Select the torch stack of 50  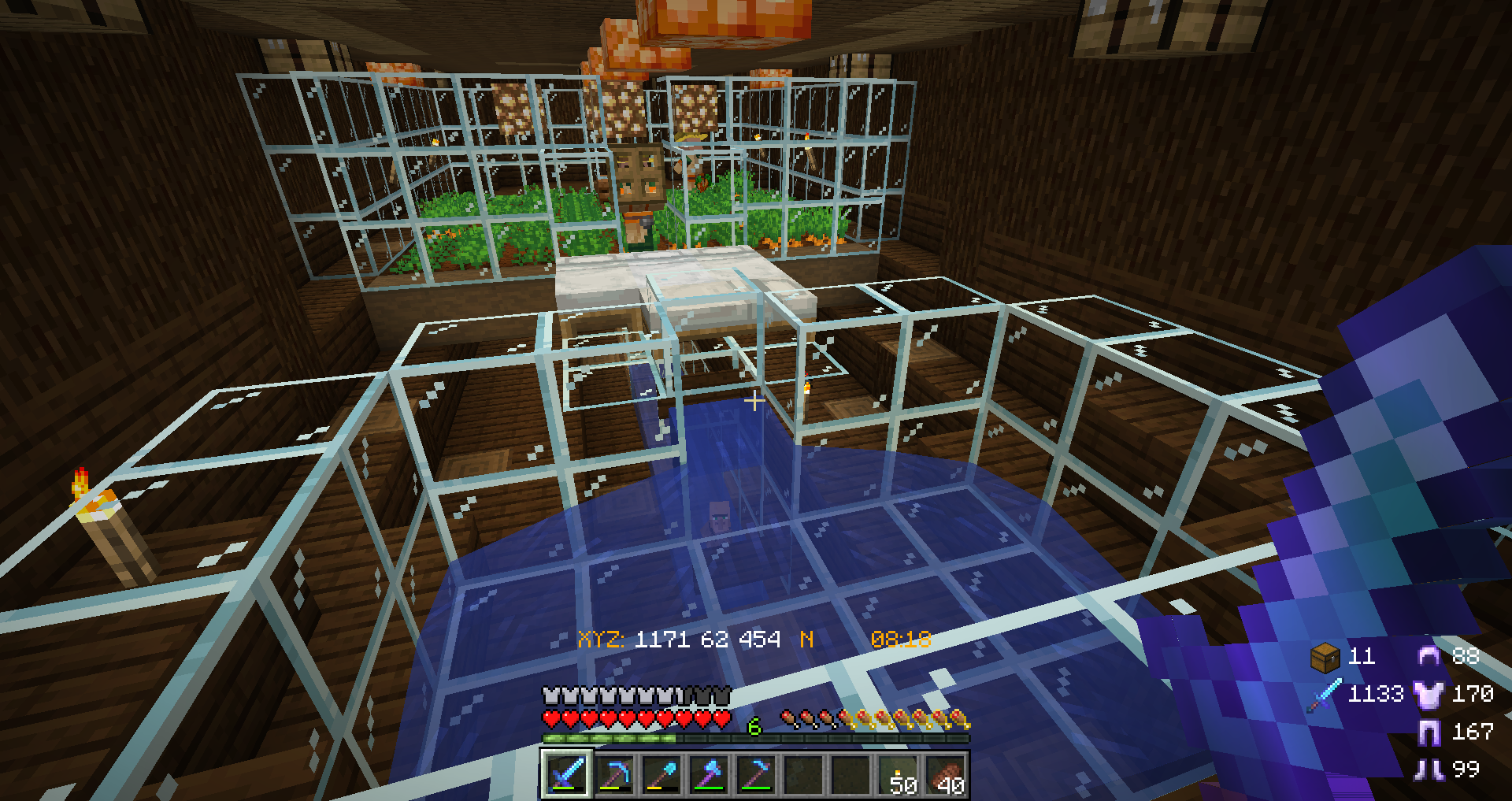pos(899,776)
